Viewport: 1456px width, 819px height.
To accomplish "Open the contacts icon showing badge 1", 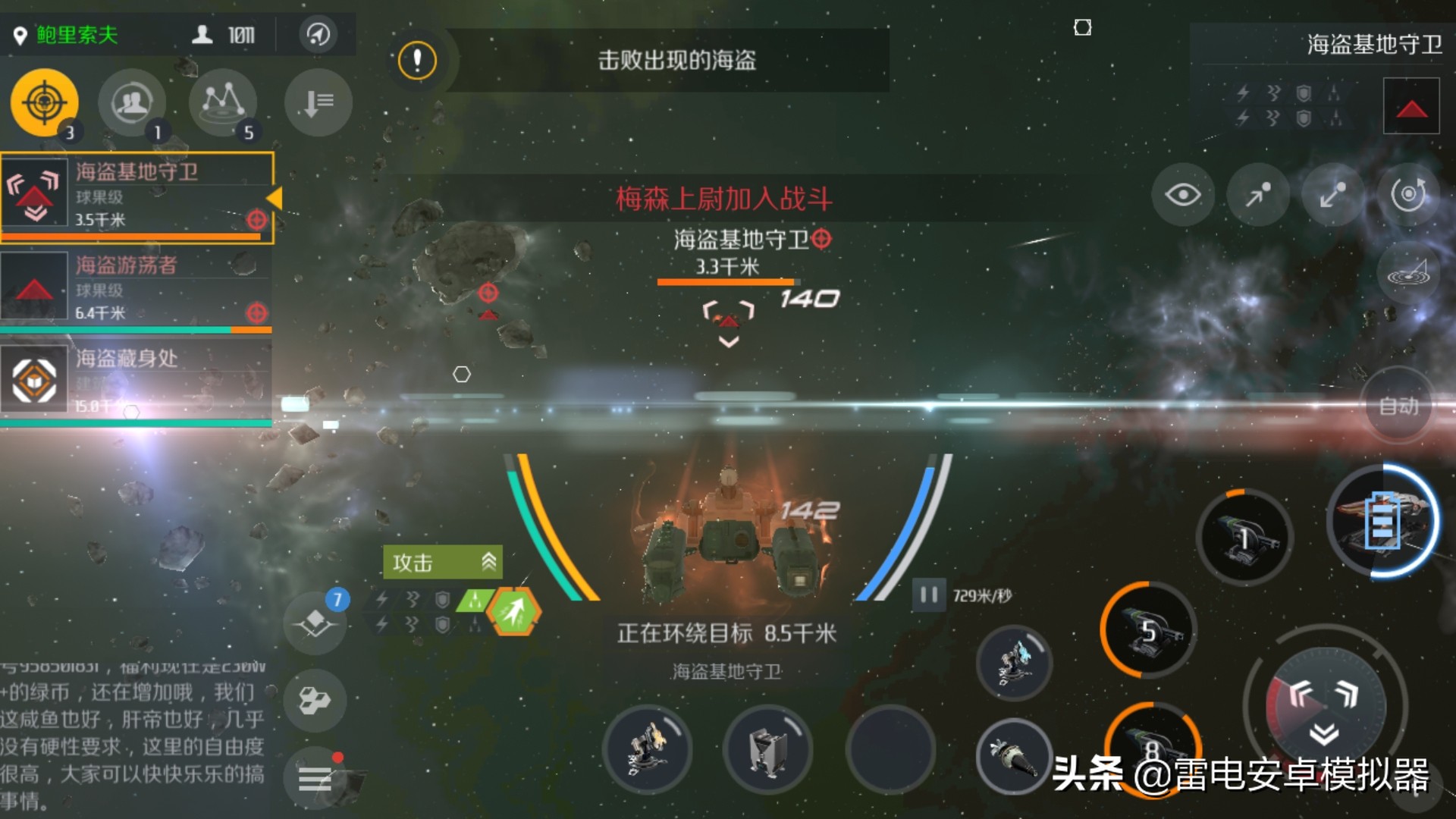I will pos(133,102).
